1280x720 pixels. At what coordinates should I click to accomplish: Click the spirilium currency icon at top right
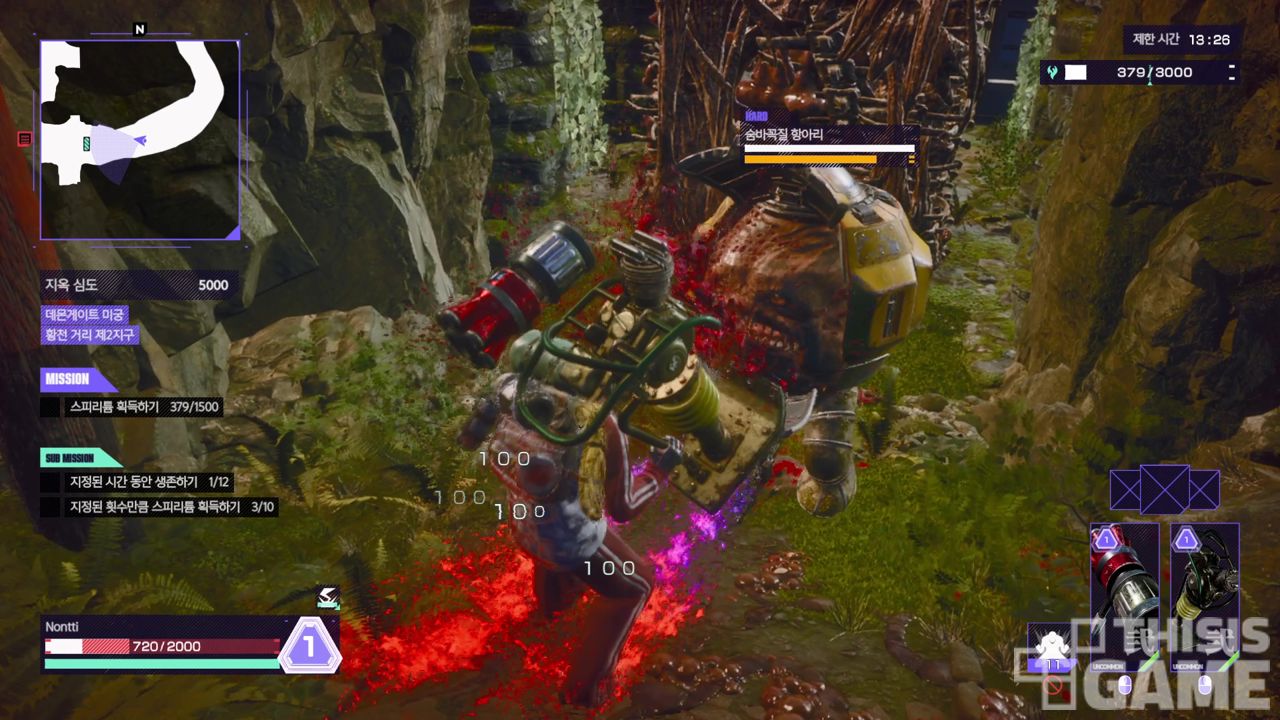coord(1053,72)
